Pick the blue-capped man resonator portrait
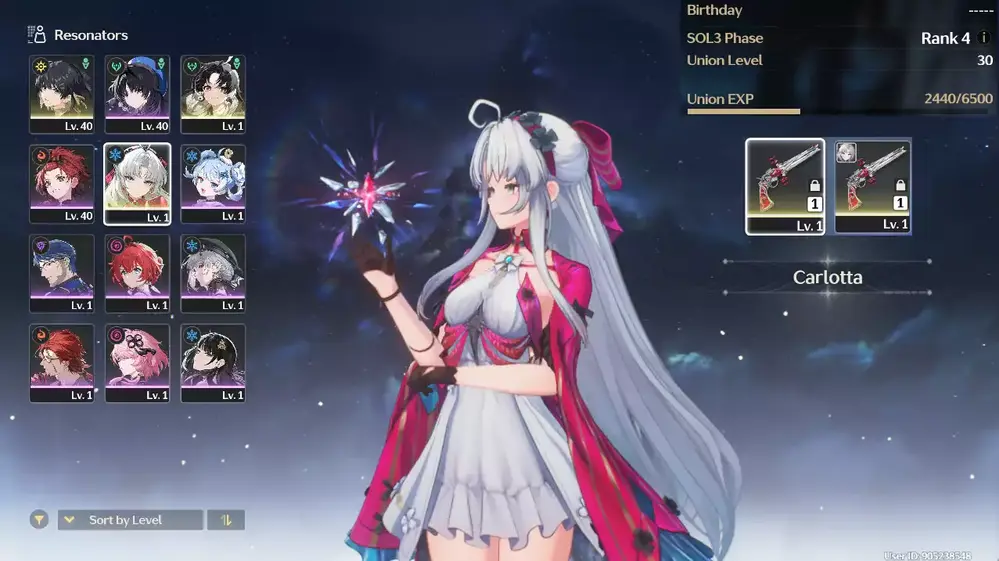Viewport: 999px width, 561px height. (x=62, y=273)
